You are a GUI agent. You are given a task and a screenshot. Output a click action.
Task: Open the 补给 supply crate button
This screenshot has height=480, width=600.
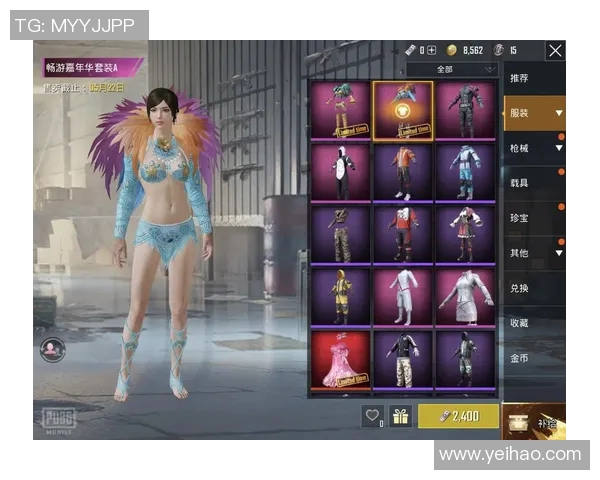(534, 420)
